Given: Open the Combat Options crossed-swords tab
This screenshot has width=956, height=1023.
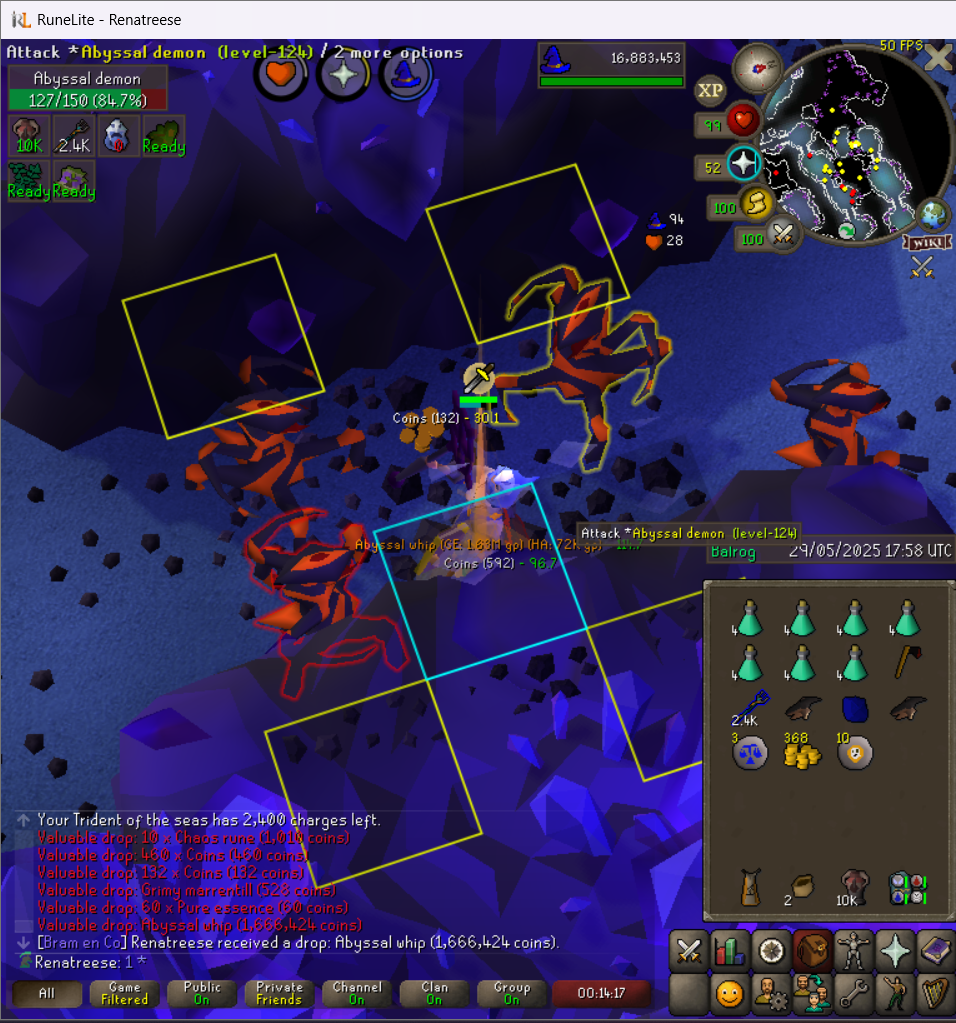Looking at the screenshot, I should point(688,950).
